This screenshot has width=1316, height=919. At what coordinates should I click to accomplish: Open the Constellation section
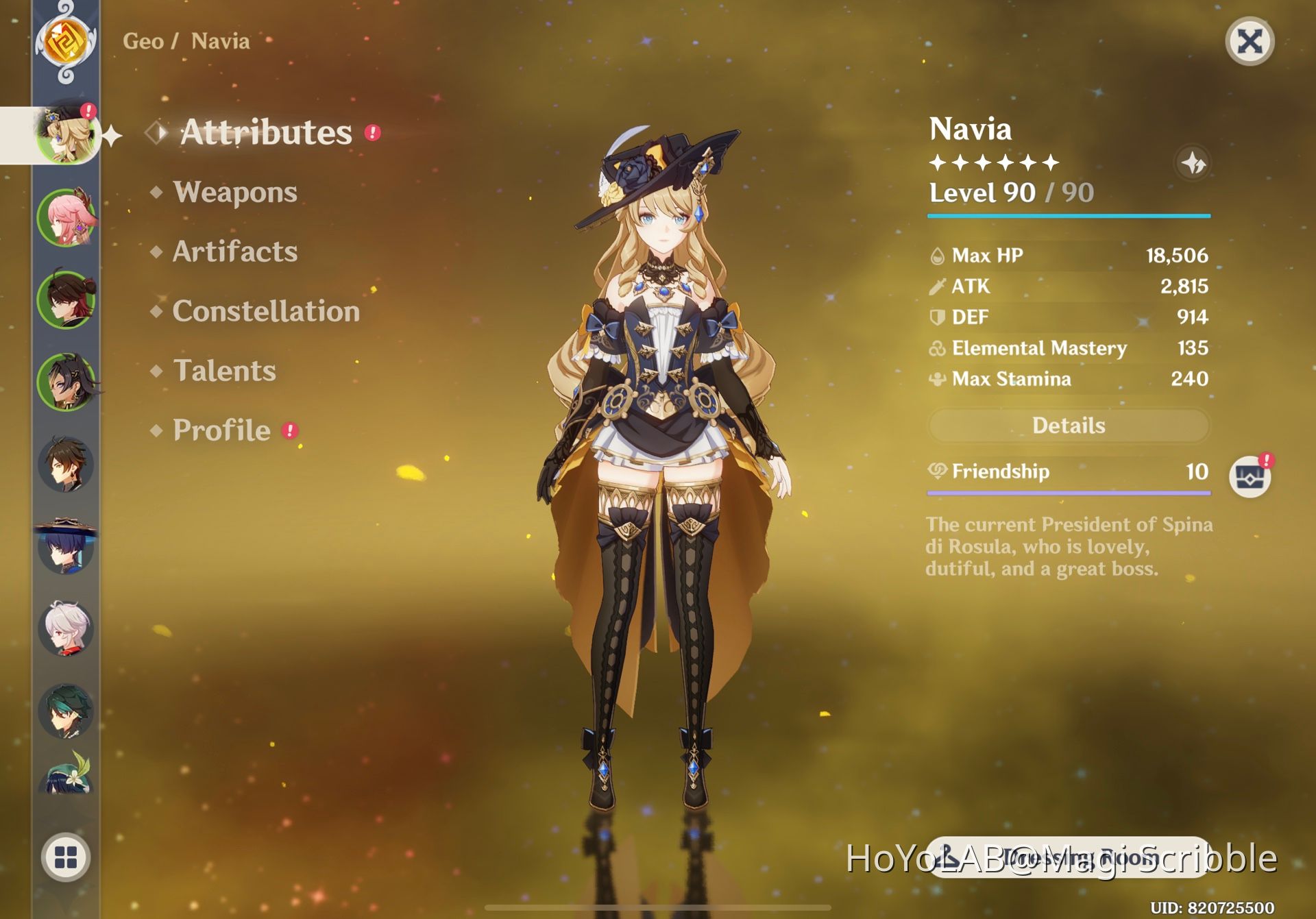266,312
